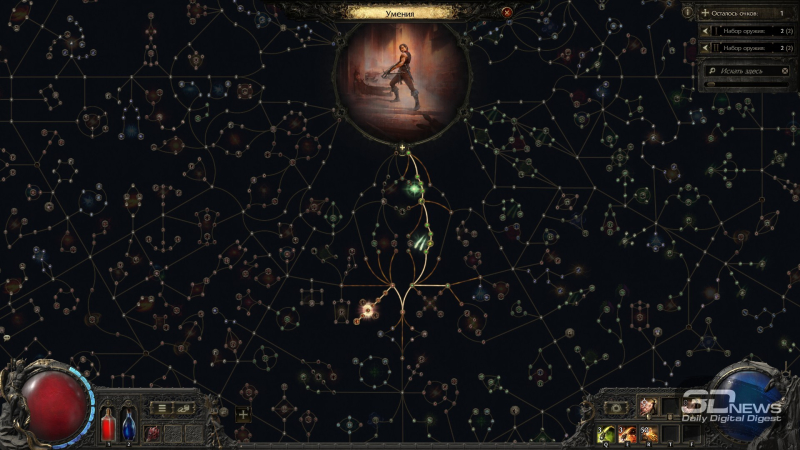The height and width of the screenshot is (450, 800).
Task: Allocate the highlighted node left of tree start
Action: tap(367, 311)
